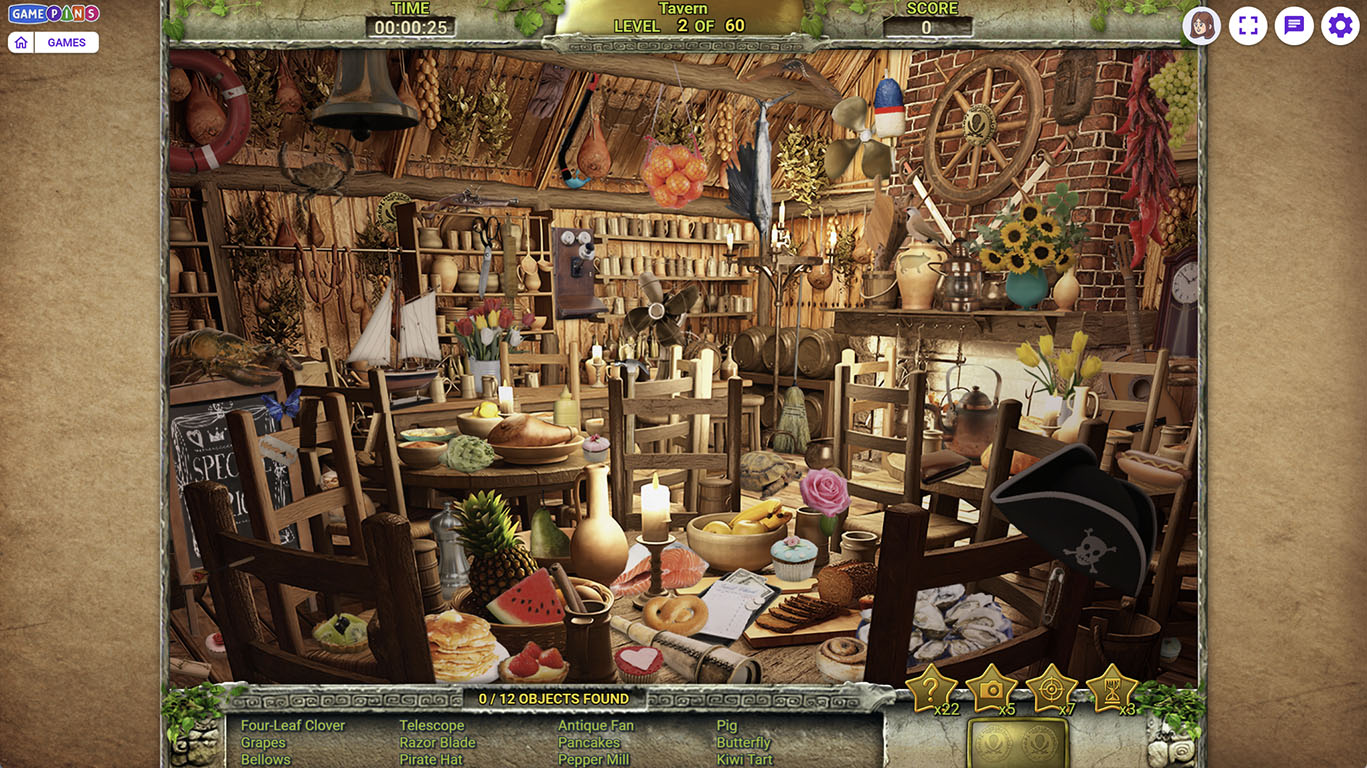Open the chat message panel

coord(1294,26)
